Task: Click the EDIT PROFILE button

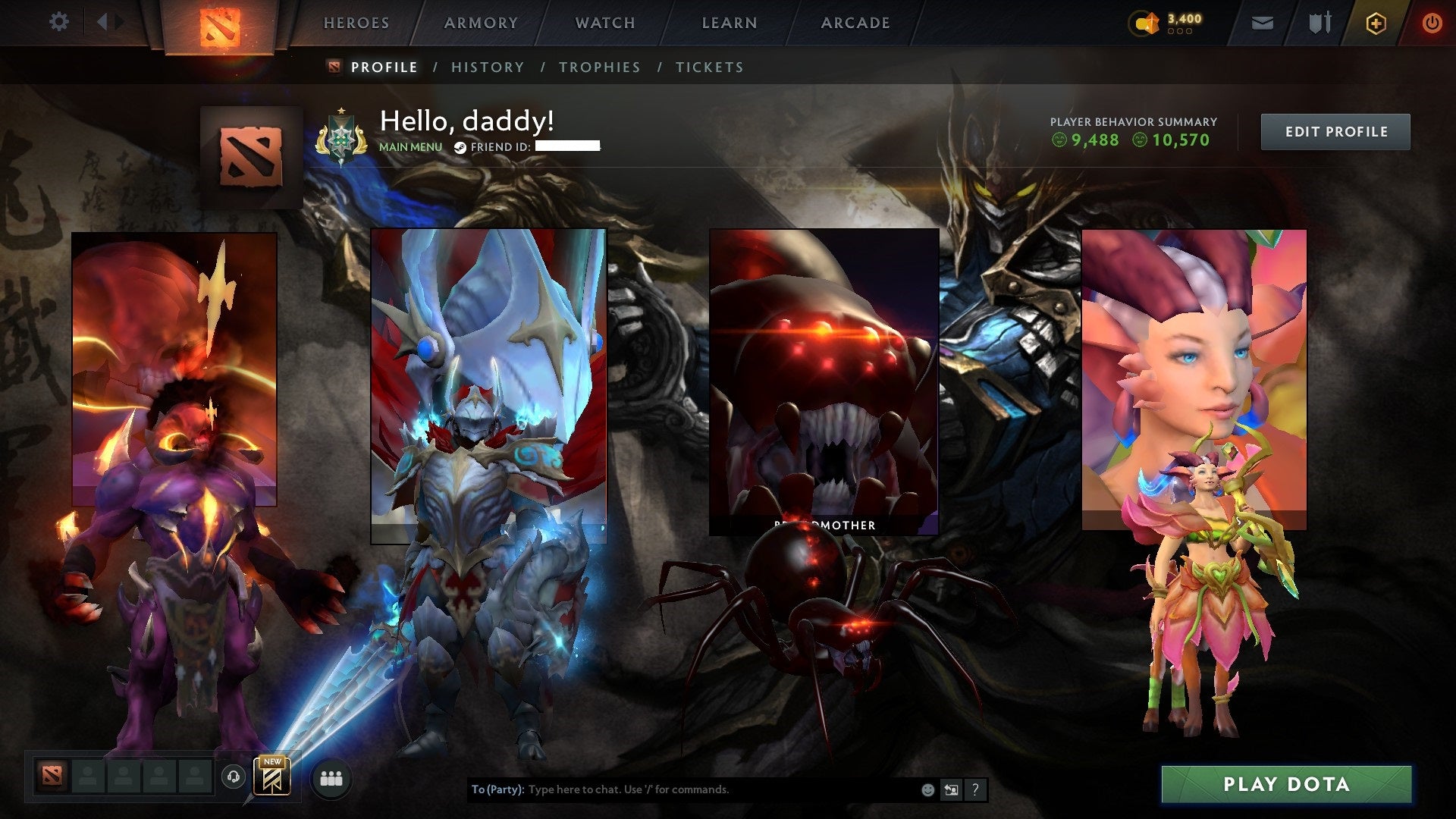Action: pos(1335,131)
